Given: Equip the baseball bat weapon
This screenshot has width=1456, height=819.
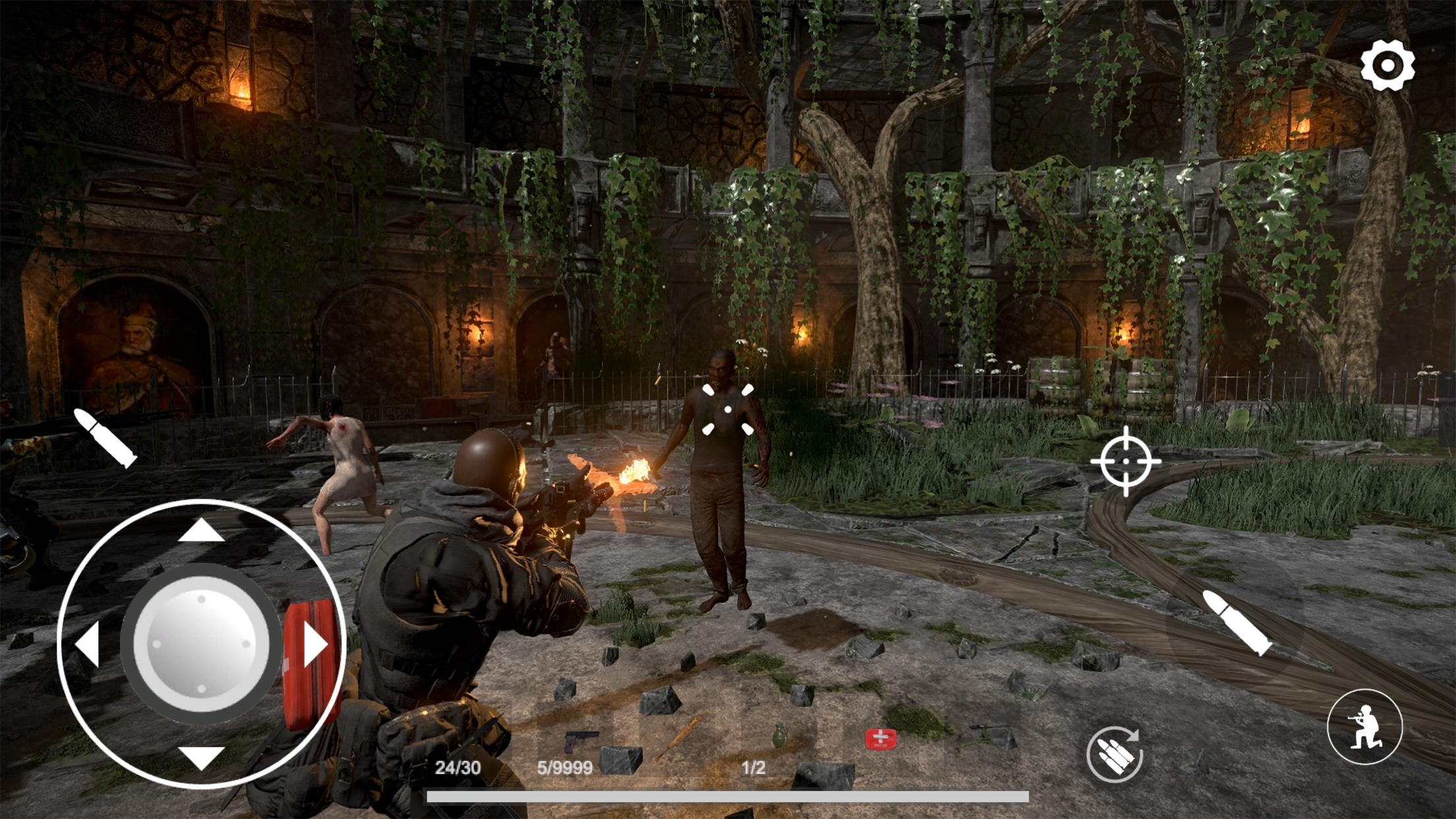Looking at the screenshot, I should (681, 737).
